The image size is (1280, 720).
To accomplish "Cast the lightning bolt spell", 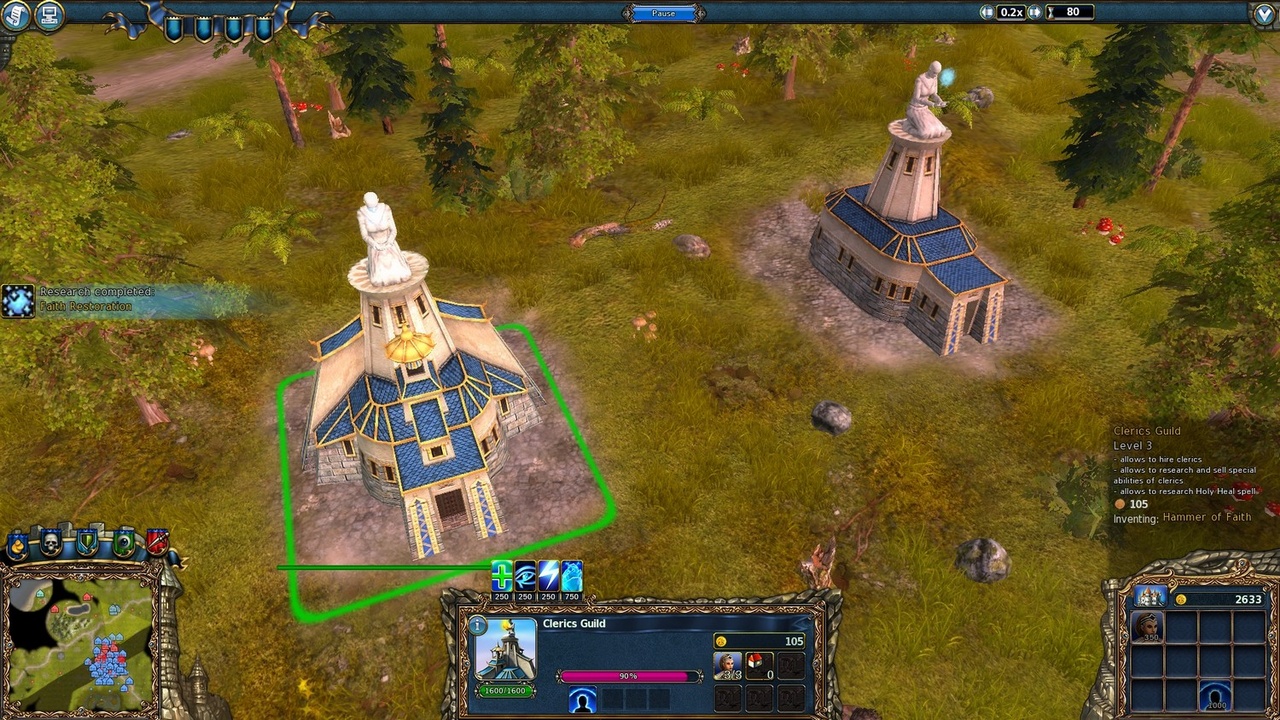I will coord(548,577).
